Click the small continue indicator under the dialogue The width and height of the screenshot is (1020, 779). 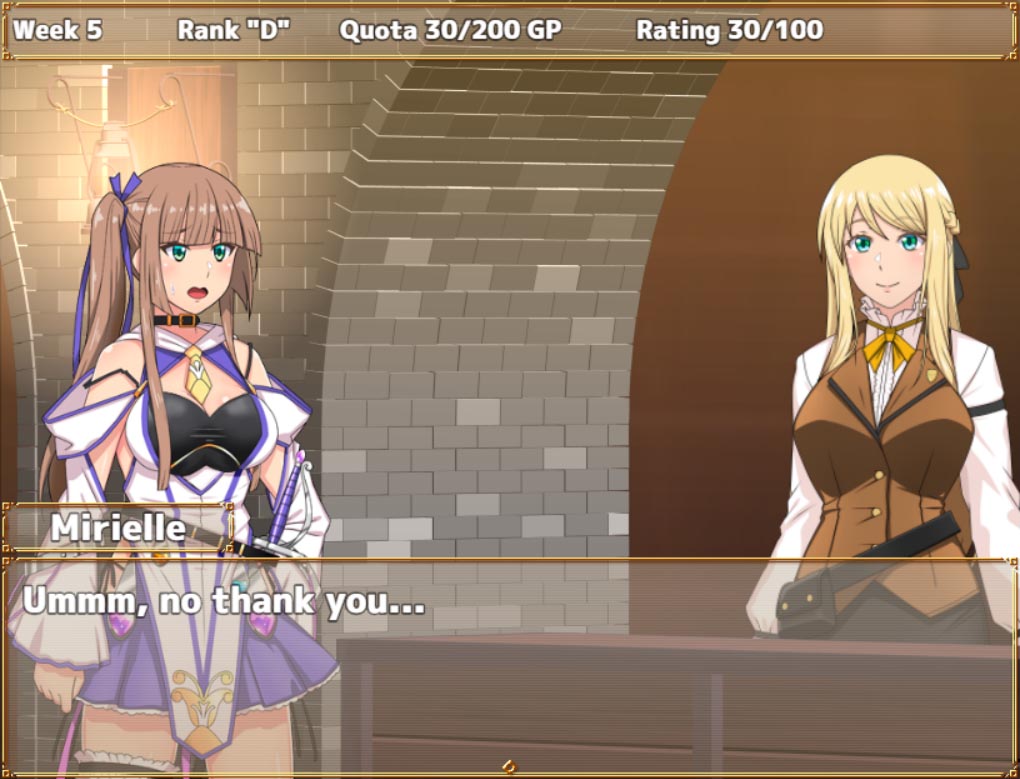[509, 767]
